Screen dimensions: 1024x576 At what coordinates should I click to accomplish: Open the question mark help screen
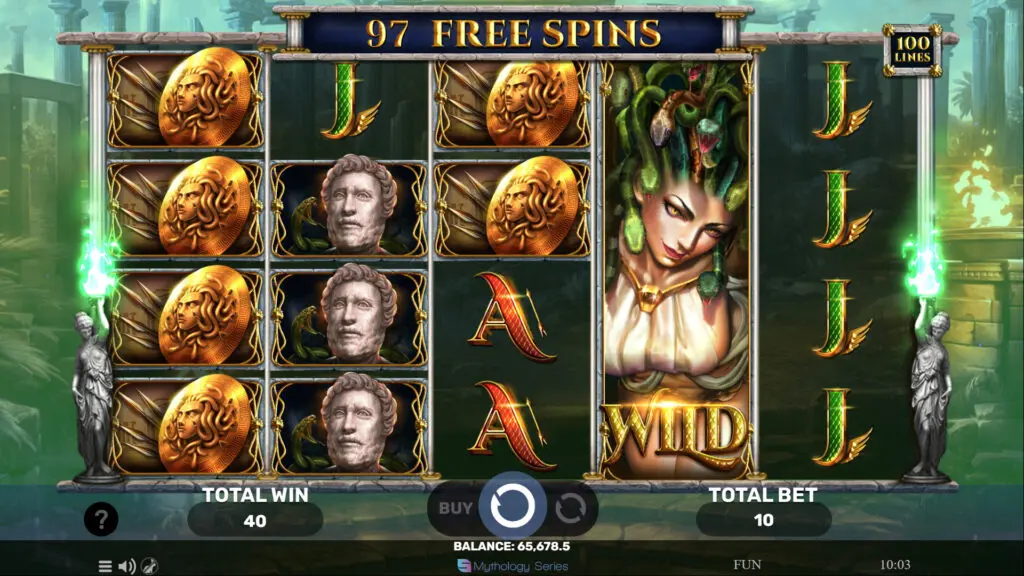pyautogui.click(x=101, y=519)
